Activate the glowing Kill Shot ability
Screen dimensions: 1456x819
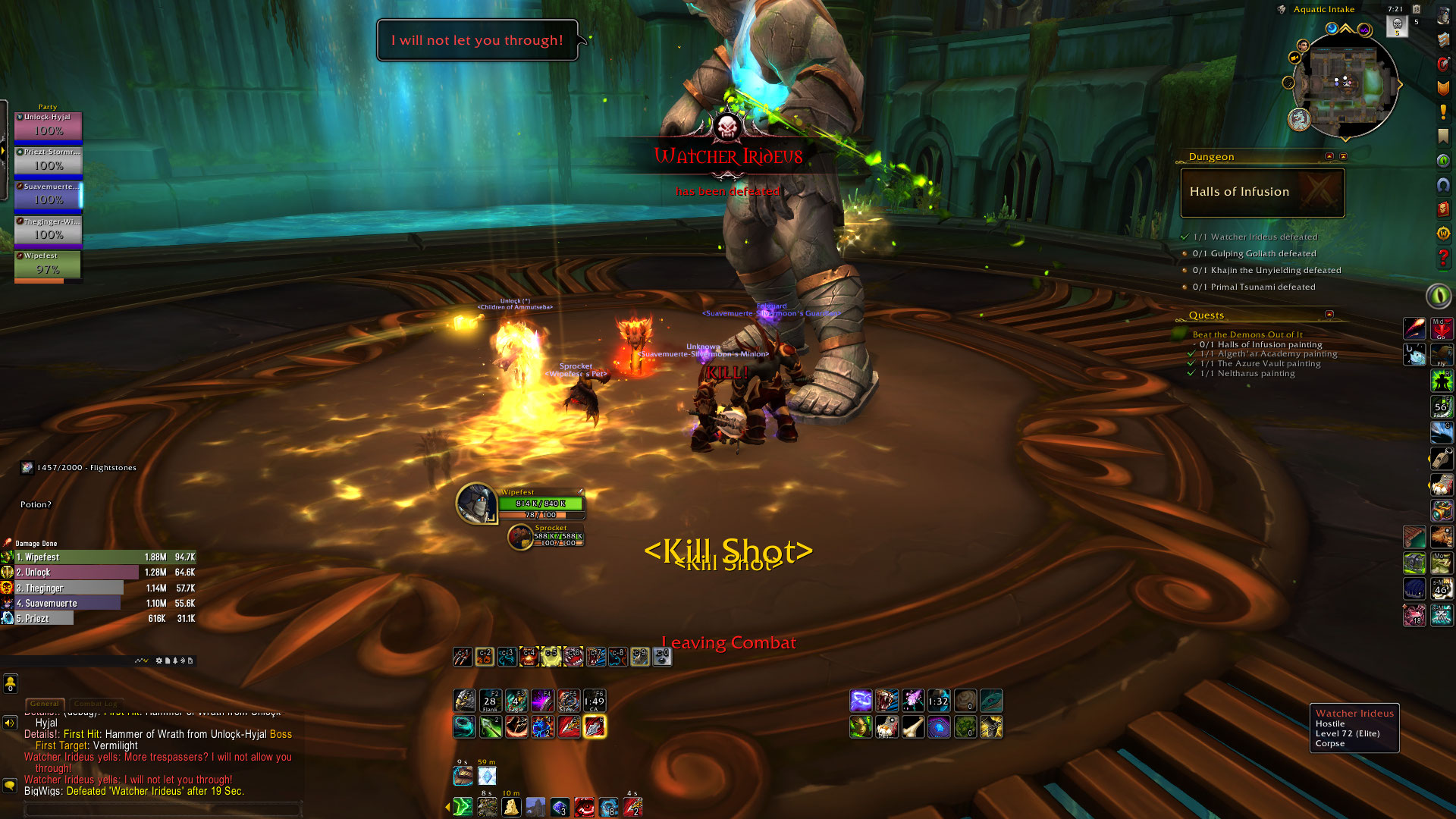point(595,726)
